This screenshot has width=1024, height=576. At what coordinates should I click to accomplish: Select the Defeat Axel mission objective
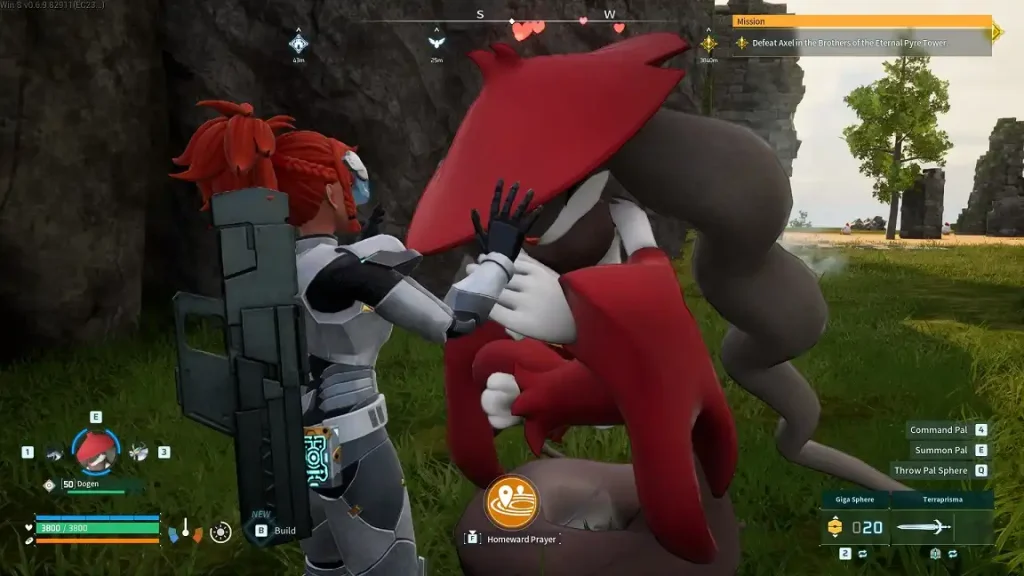(x=852, y=43)
